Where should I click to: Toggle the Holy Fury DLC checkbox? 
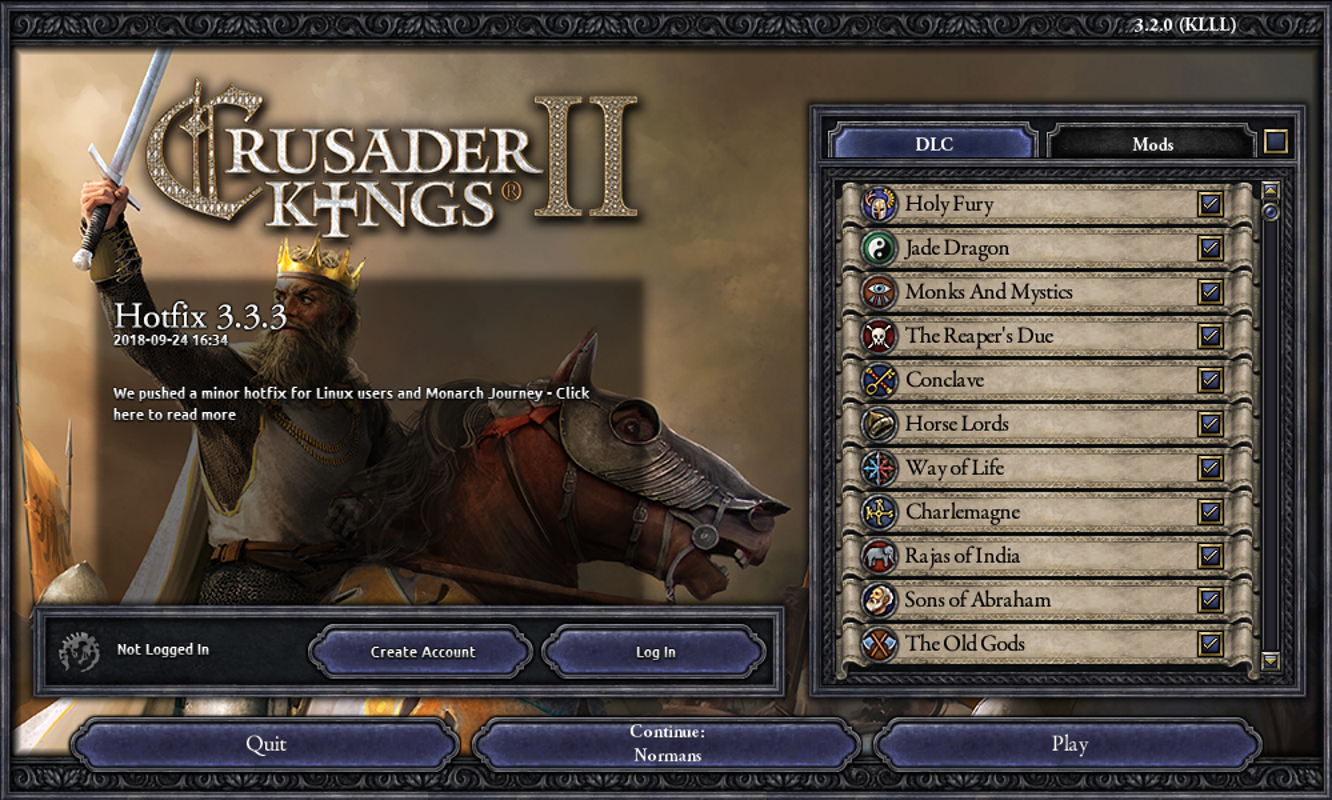(1210, 205)
